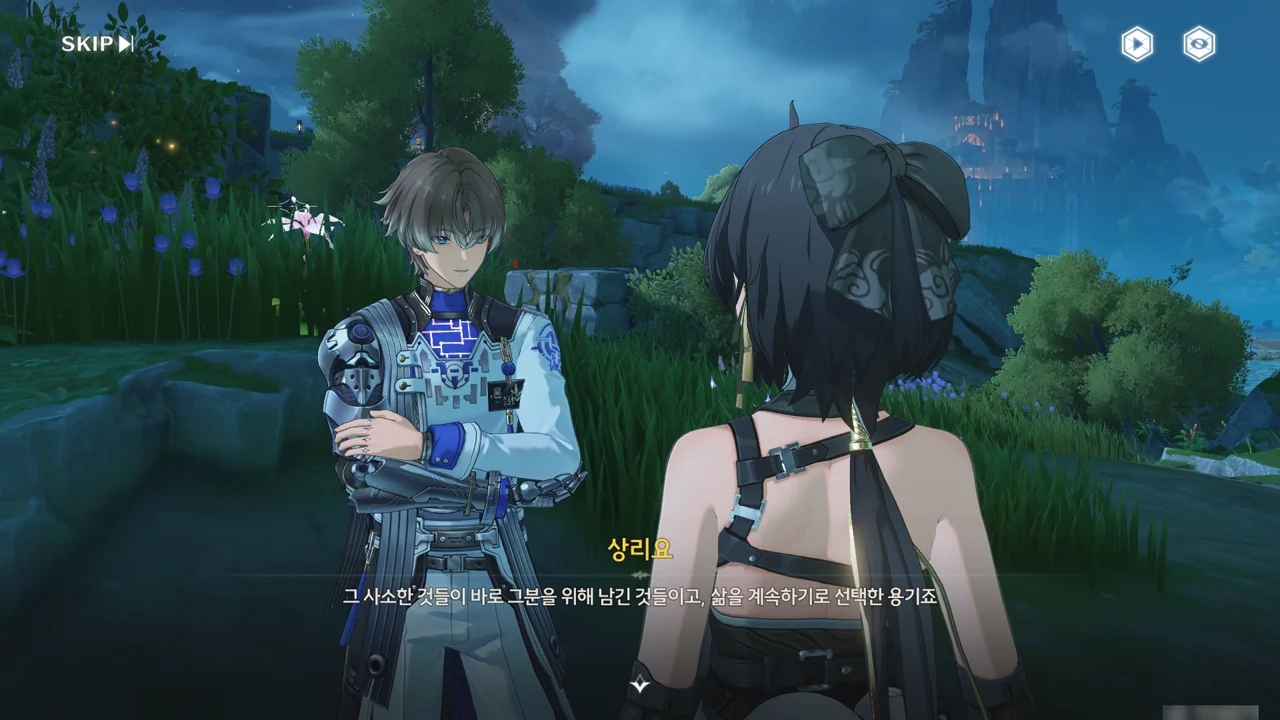The height and width of the screenshot is (720, 1280).
Task: Hide the dialogue interface with eye icon
Action: pos(1199,44)
